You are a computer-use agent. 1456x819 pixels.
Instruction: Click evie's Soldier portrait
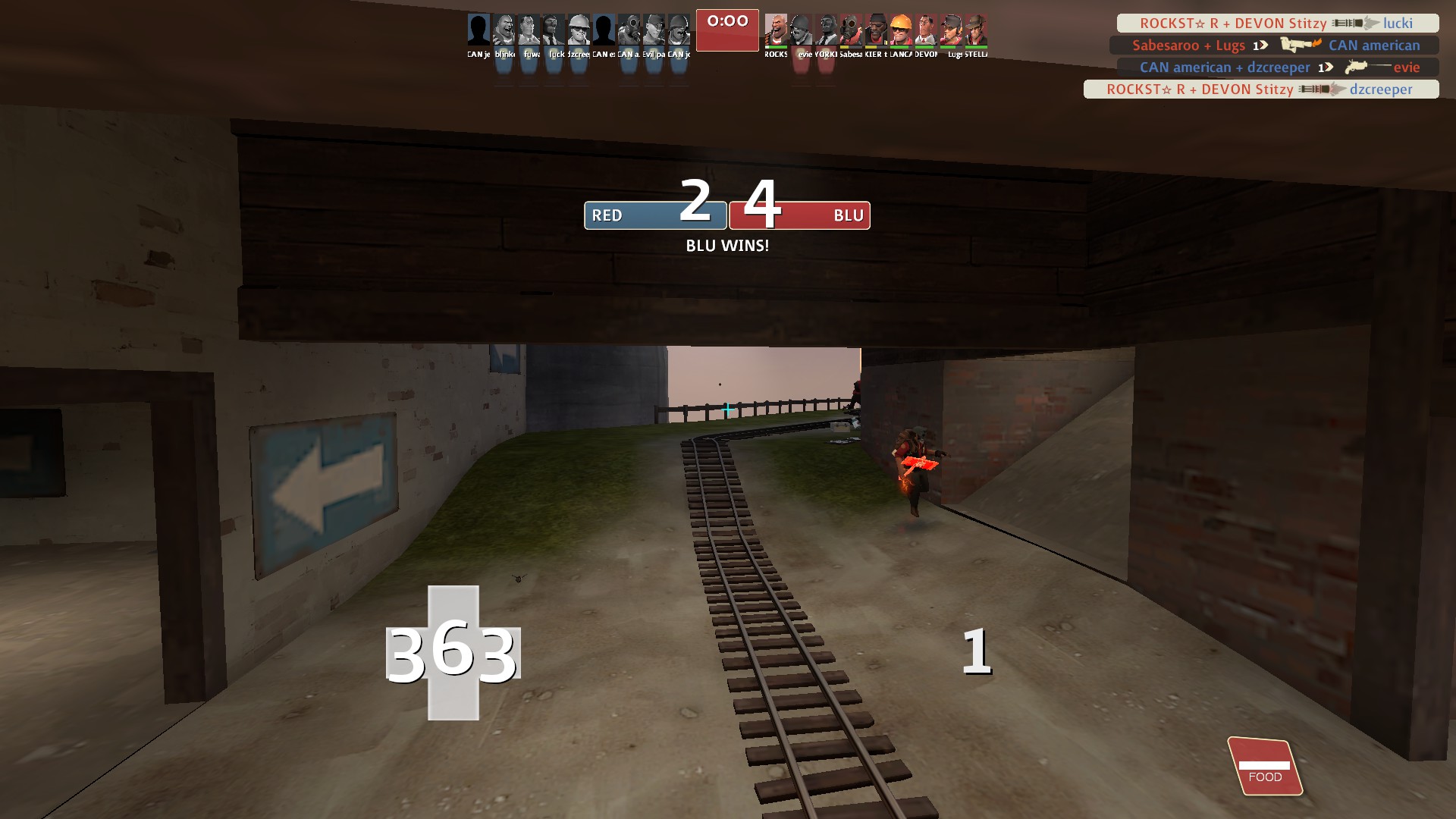801,30
